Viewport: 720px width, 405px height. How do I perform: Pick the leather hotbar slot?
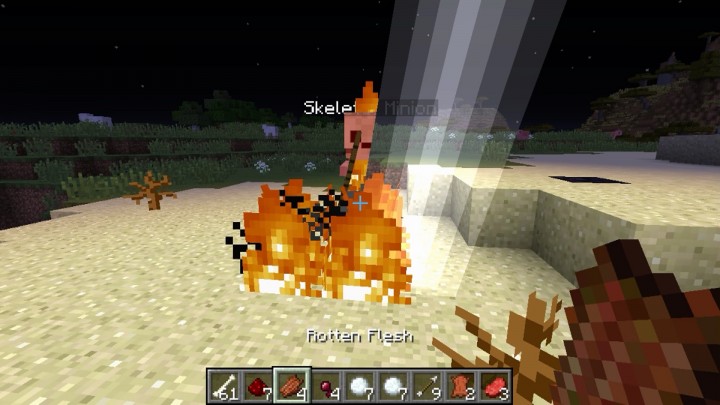pyautogui.click(x=459, y=385)
